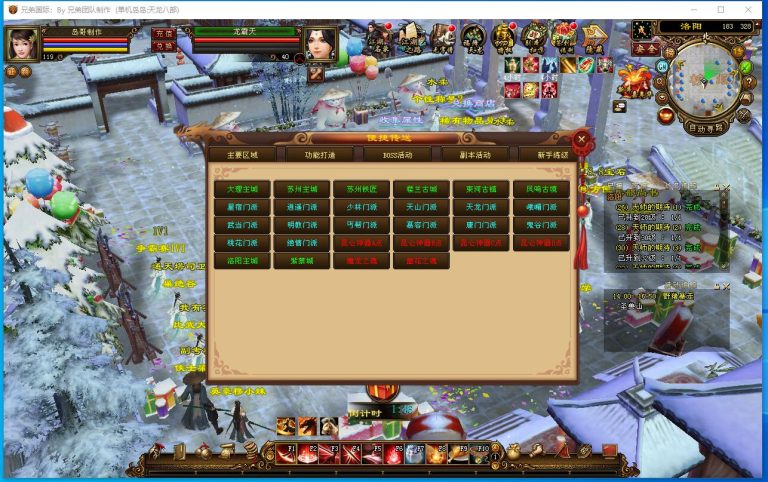Image resolution: width=768 pixels, height=482 pixels.
Task: Choose the 苏州主城 destination
Action: (x=301, y=188)
